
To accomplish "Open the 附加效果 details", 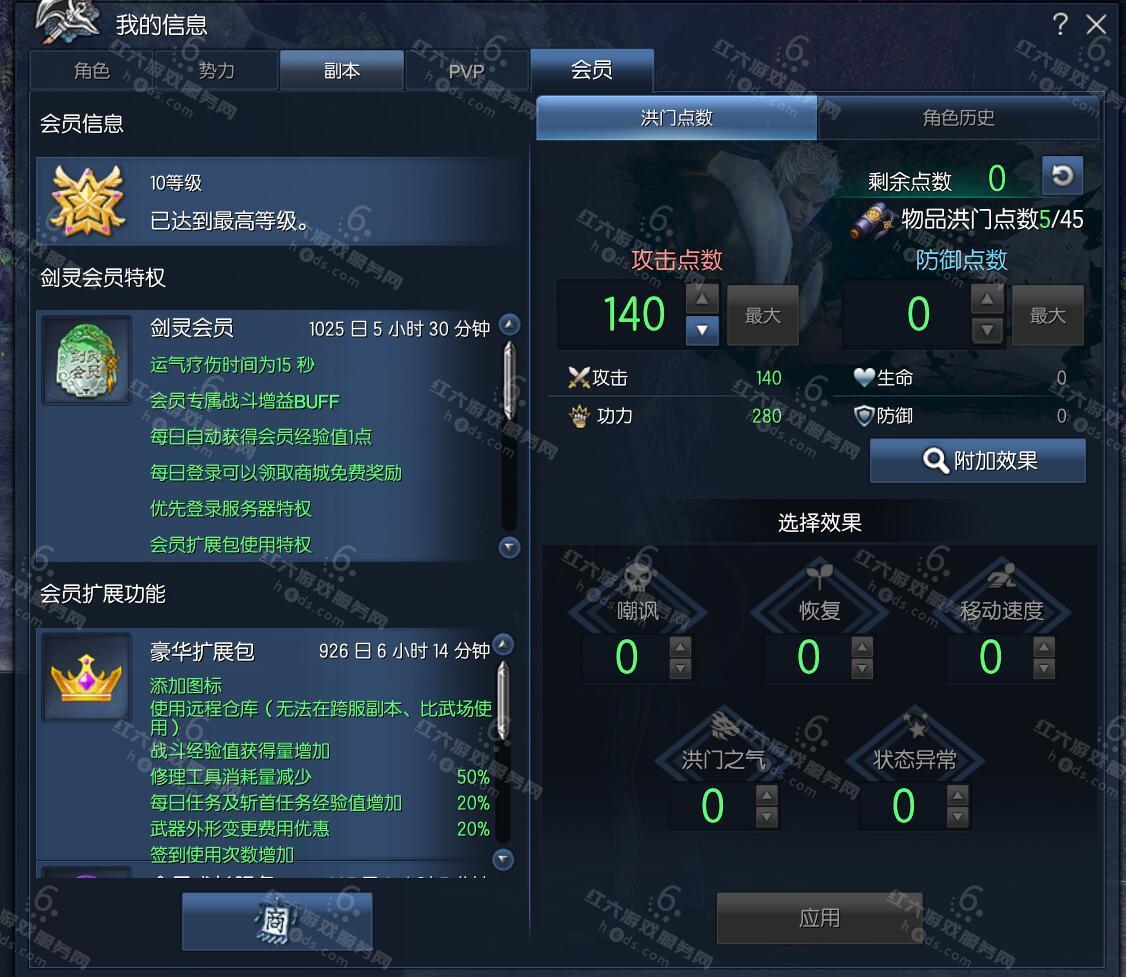I will tap(977, 461).
